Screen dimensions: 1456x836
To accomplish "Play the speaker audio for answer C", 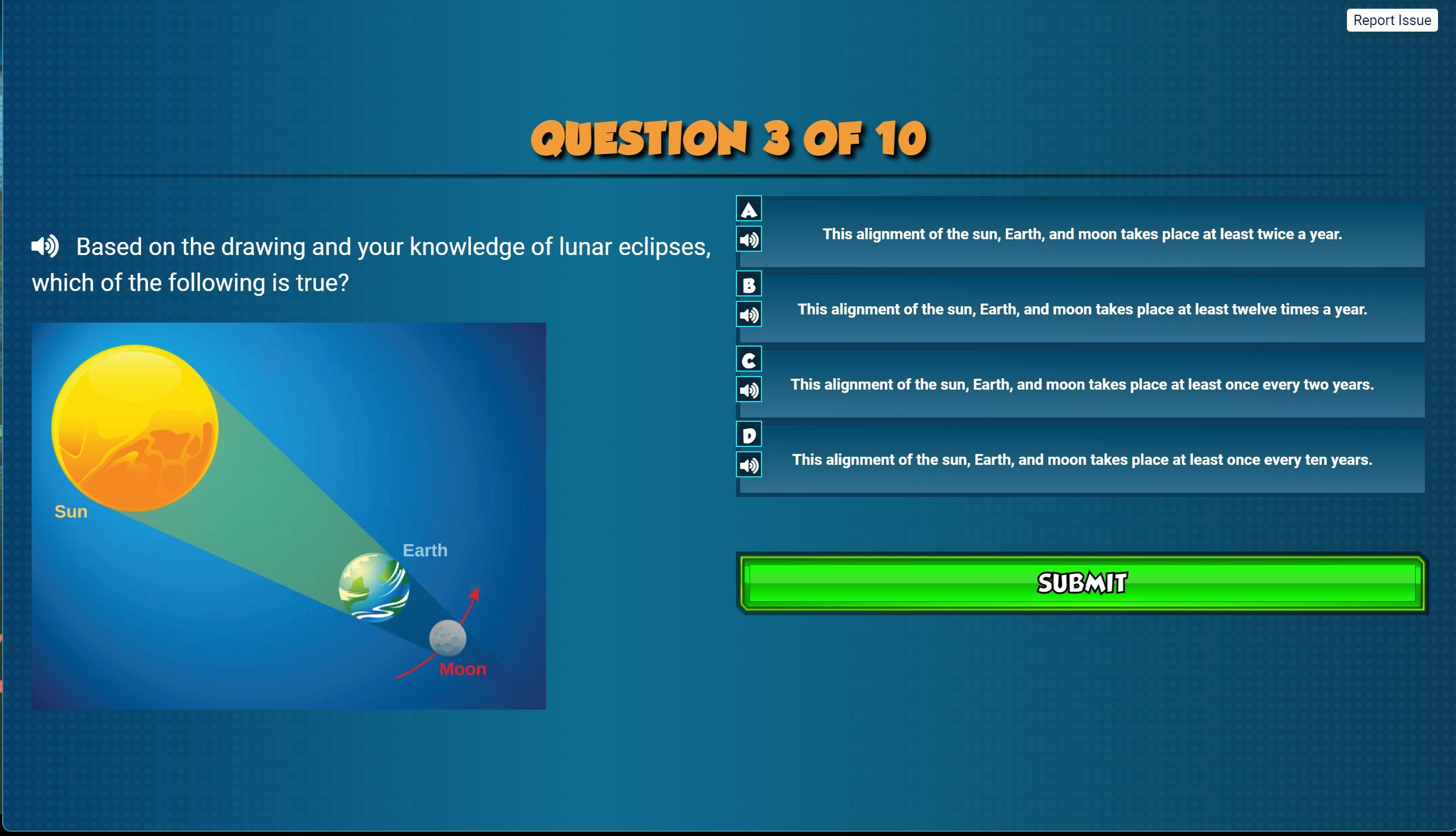I will coord(748,390).
